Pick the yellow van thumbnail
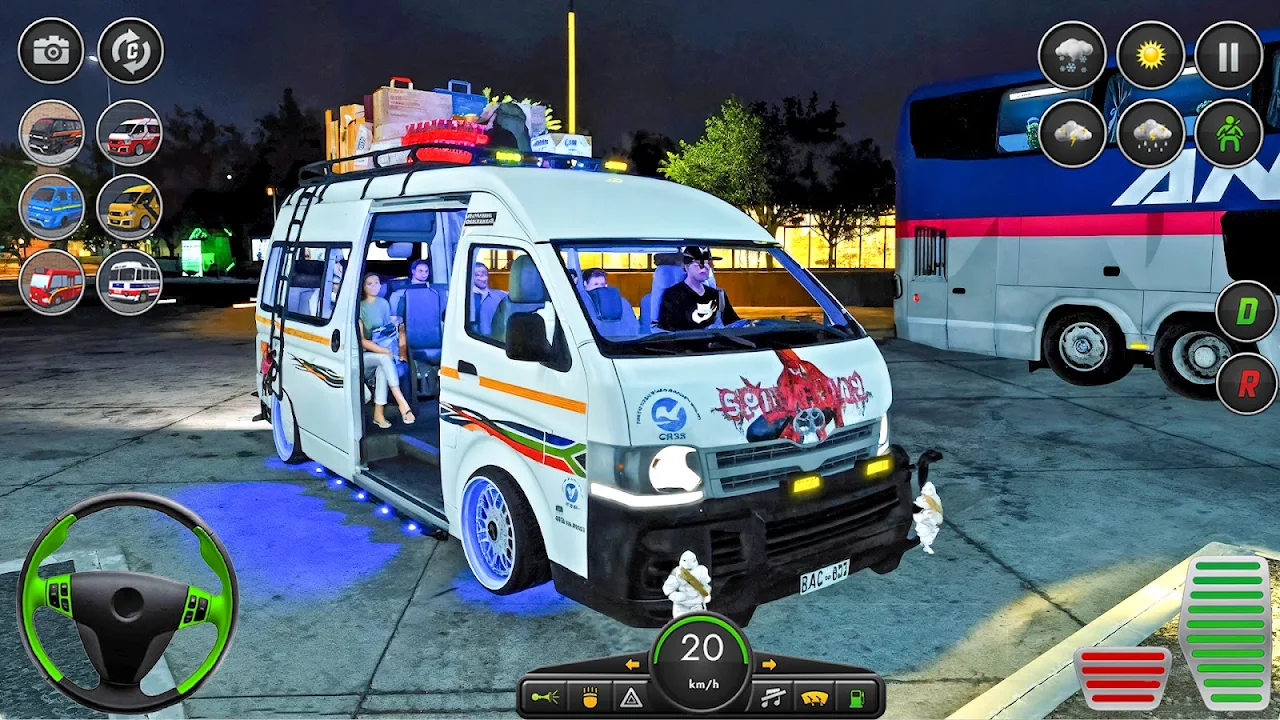 point(130,207)
